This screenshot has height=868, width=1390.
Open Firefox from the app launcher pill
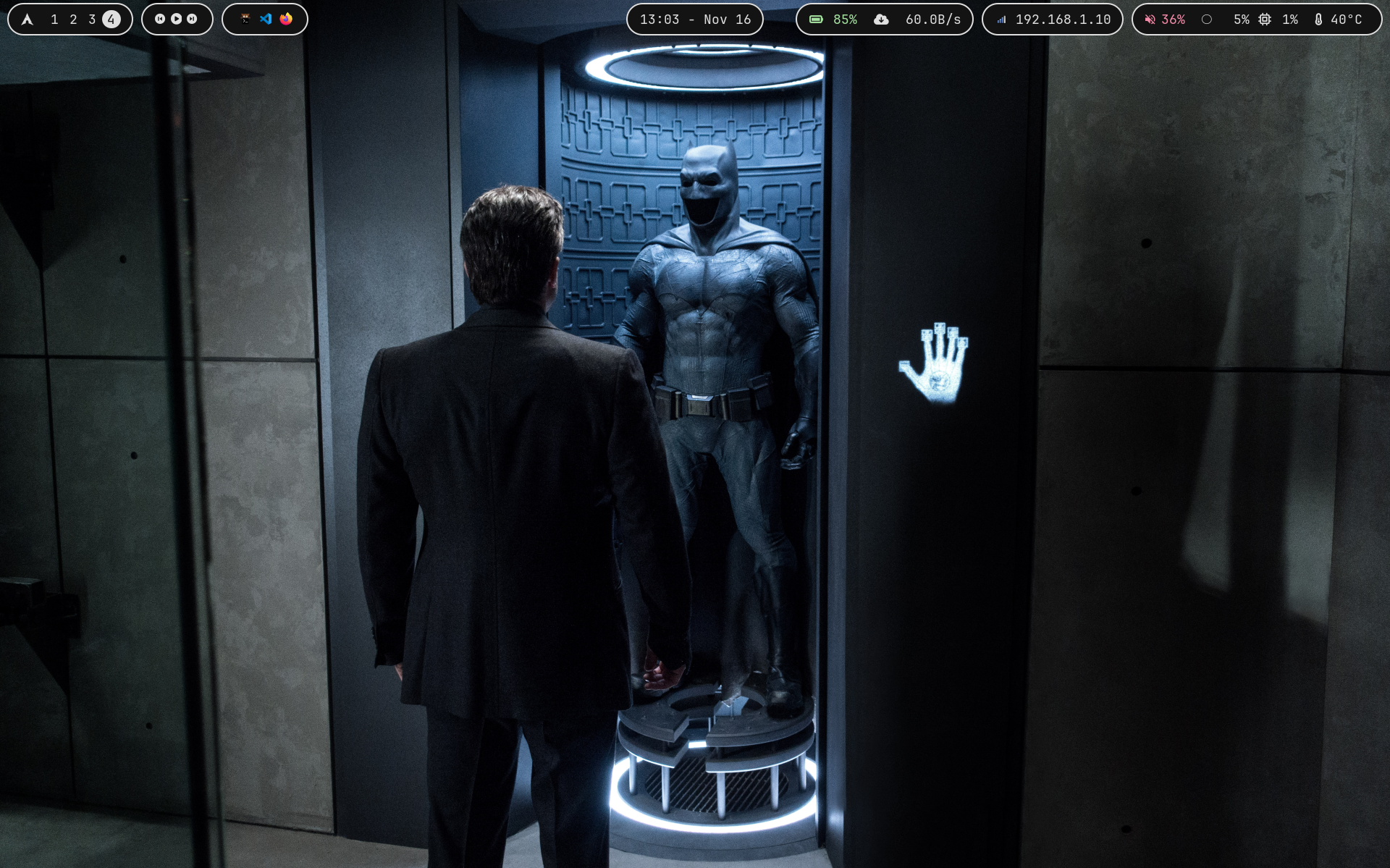point(287,19)
